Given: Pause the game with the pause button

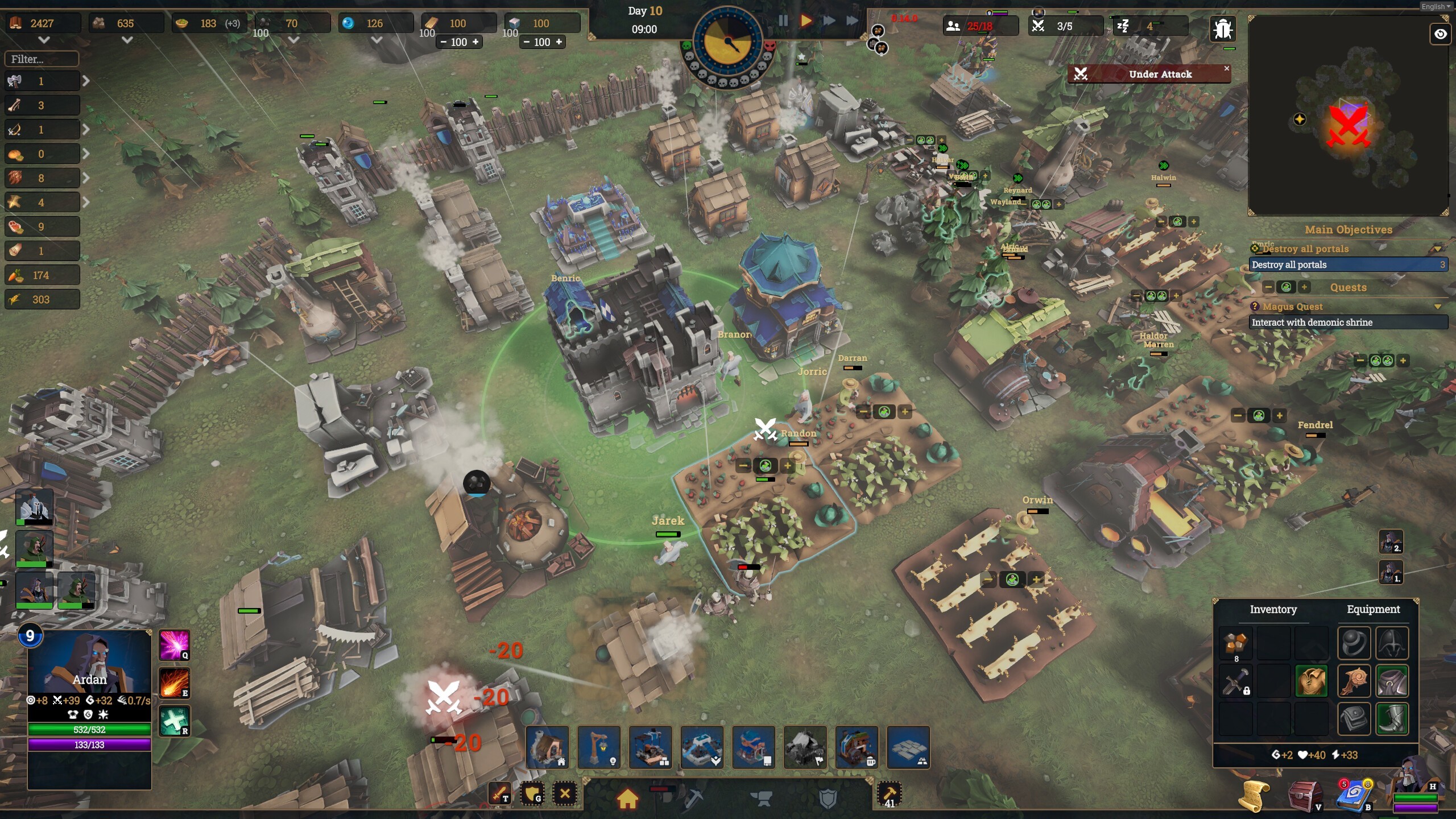Looking at the screenshot, I should (783, 21).
